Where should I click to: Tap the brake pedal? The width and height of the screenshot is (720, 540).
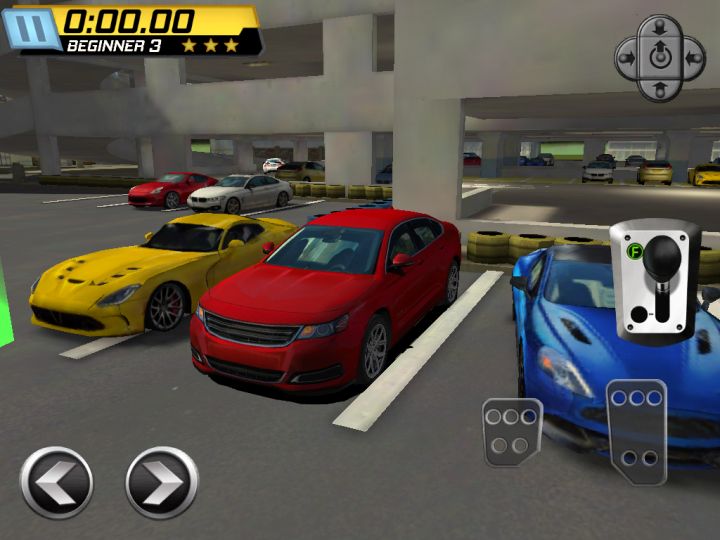pos(512,431)
